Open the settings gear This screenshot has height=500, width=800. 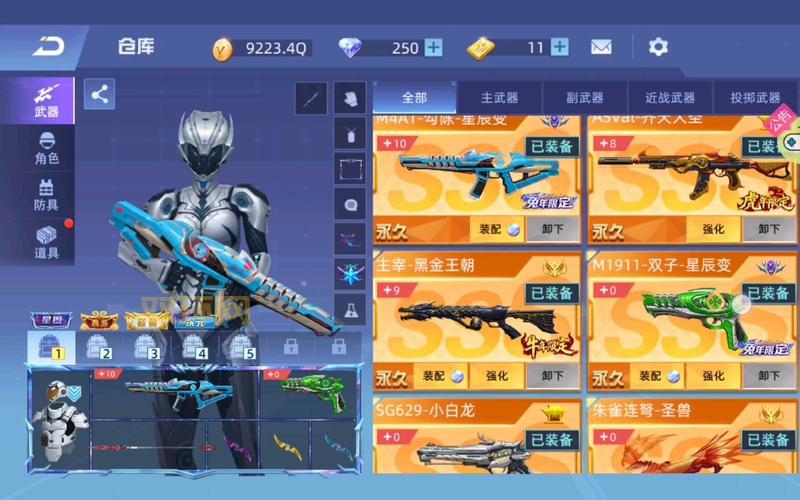658,47
